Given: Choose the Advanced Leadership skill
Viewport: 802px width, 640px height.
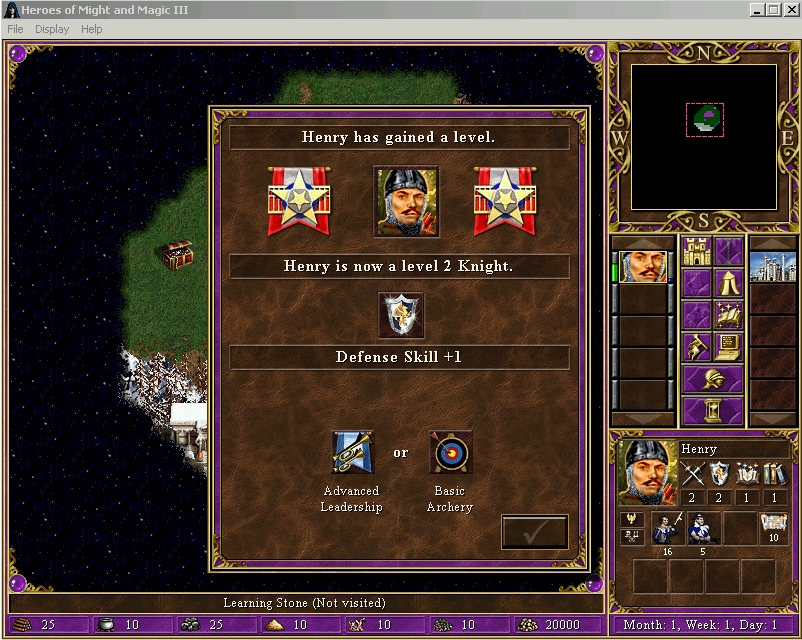Looking at the screenshot, I should click(x=352, y=453).
